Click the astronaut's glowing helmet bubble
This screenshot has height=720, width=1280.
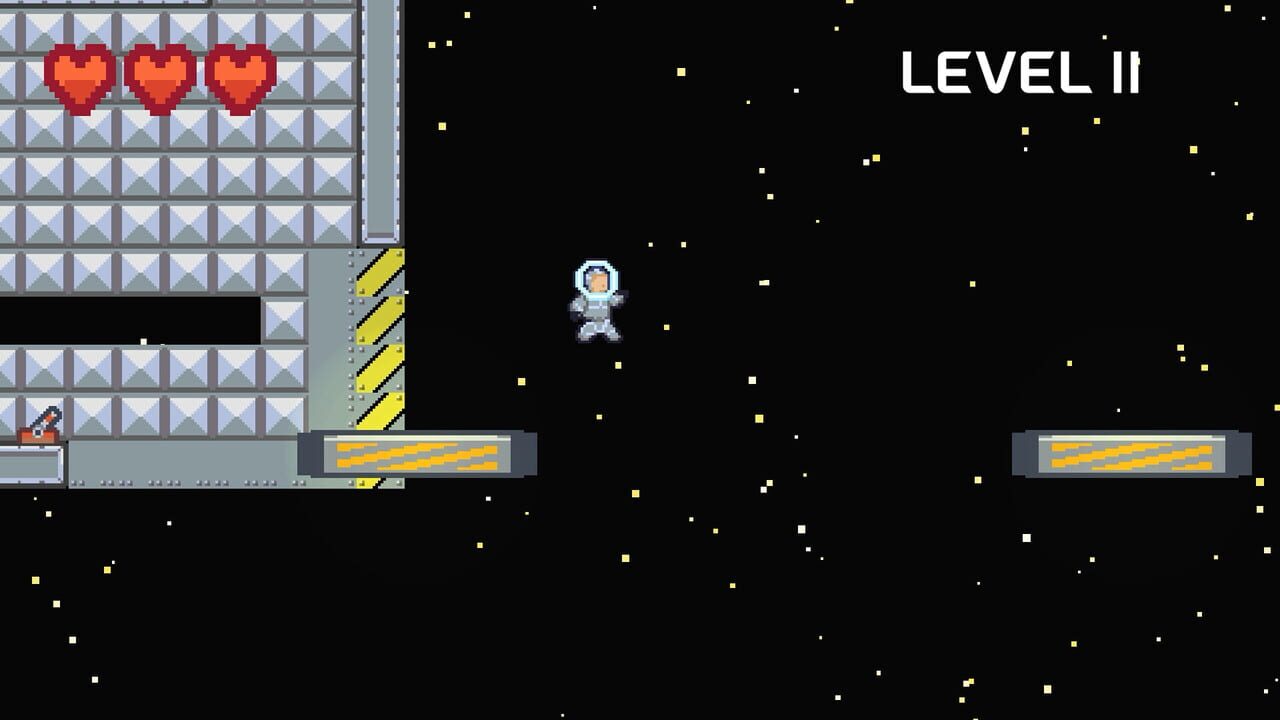[597, 278]
